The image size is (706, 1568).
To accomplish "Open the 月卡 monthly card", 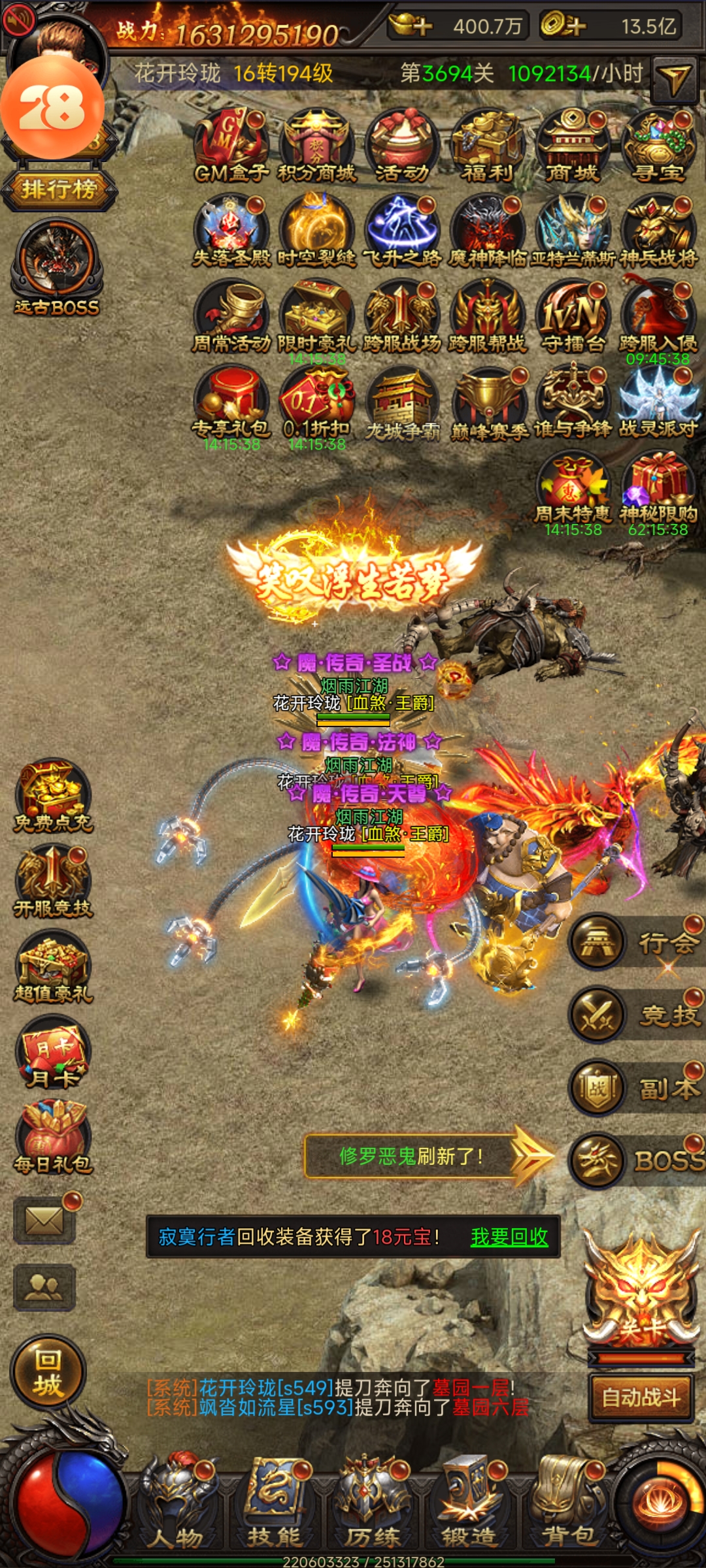I will (54, 1052).
